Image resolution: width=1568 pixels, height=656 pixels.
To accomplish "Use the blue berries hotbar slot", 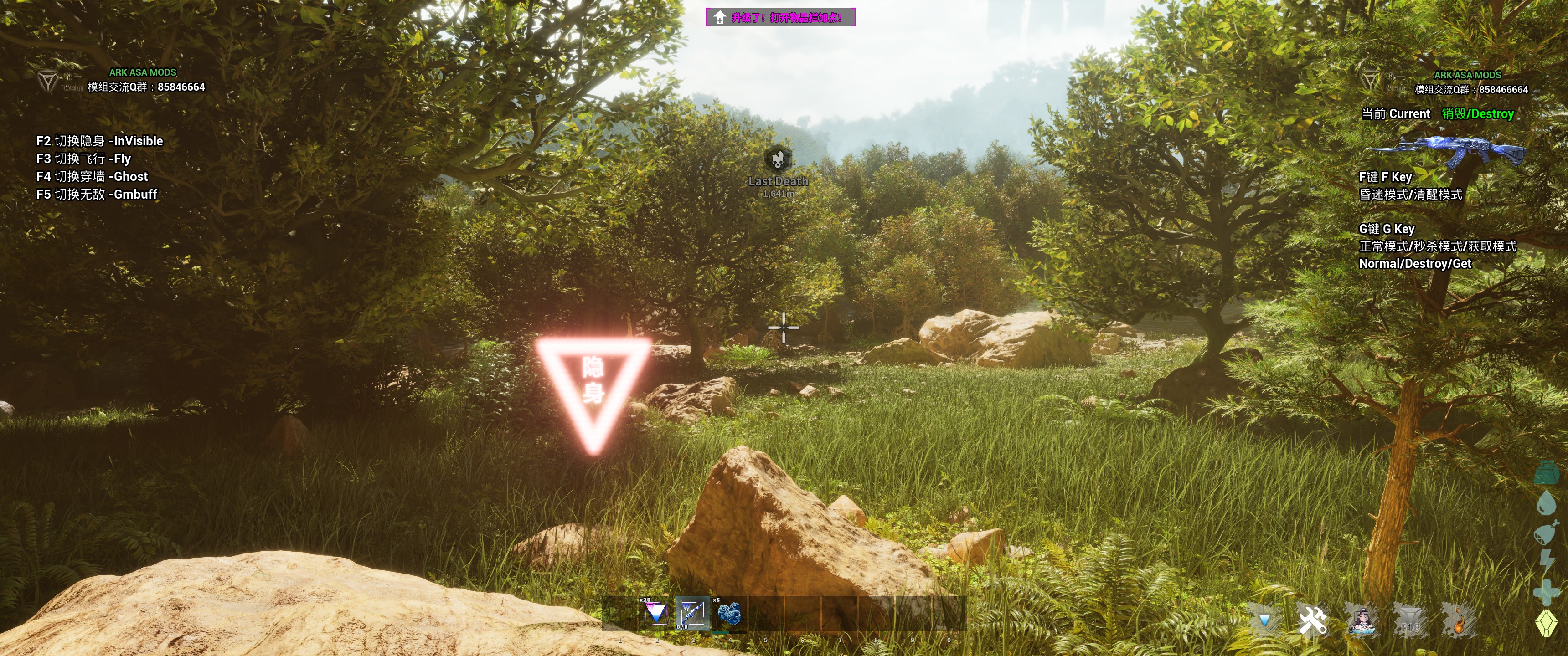I will (729, 613).
